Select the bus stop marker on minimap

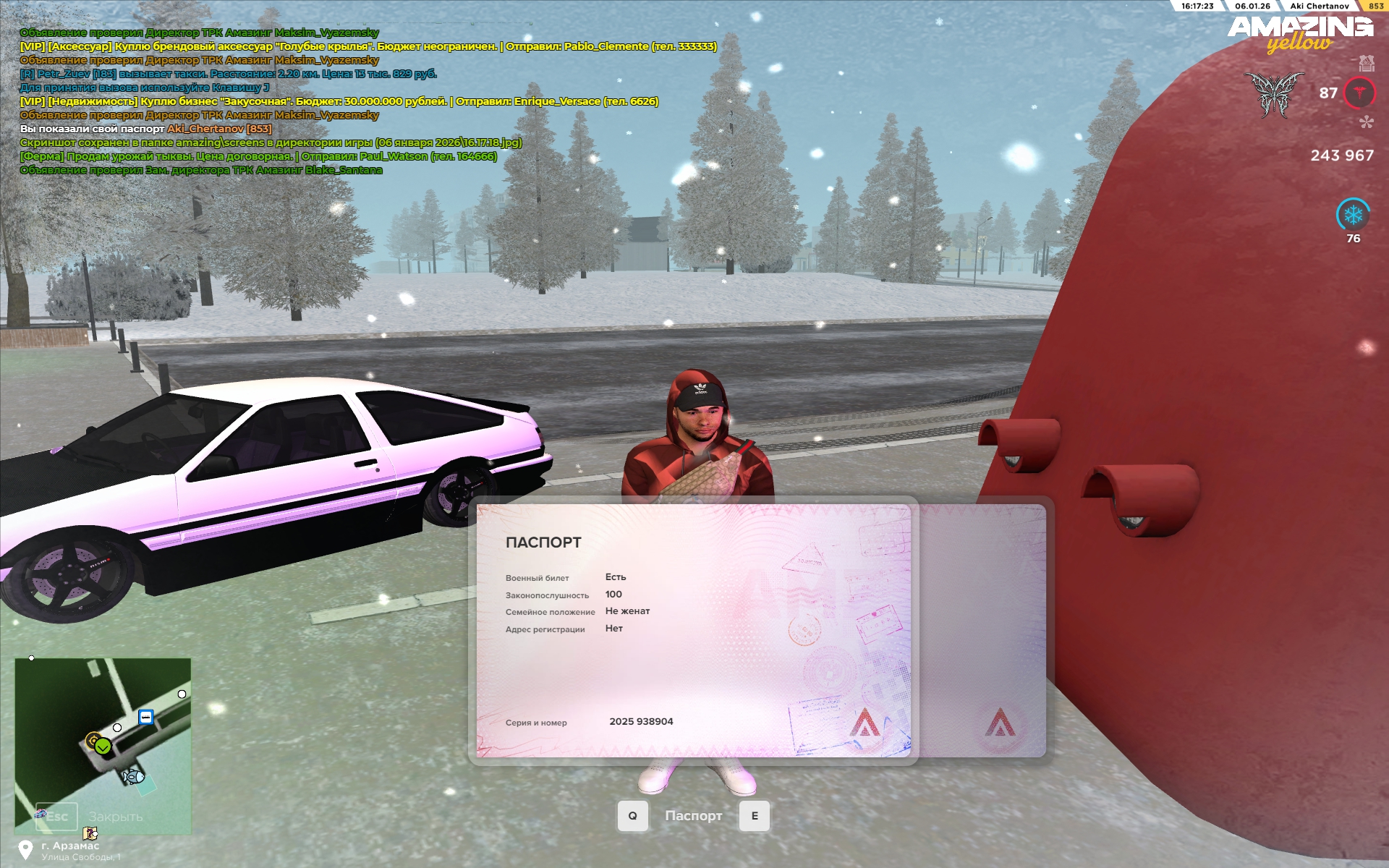point(146,717)
